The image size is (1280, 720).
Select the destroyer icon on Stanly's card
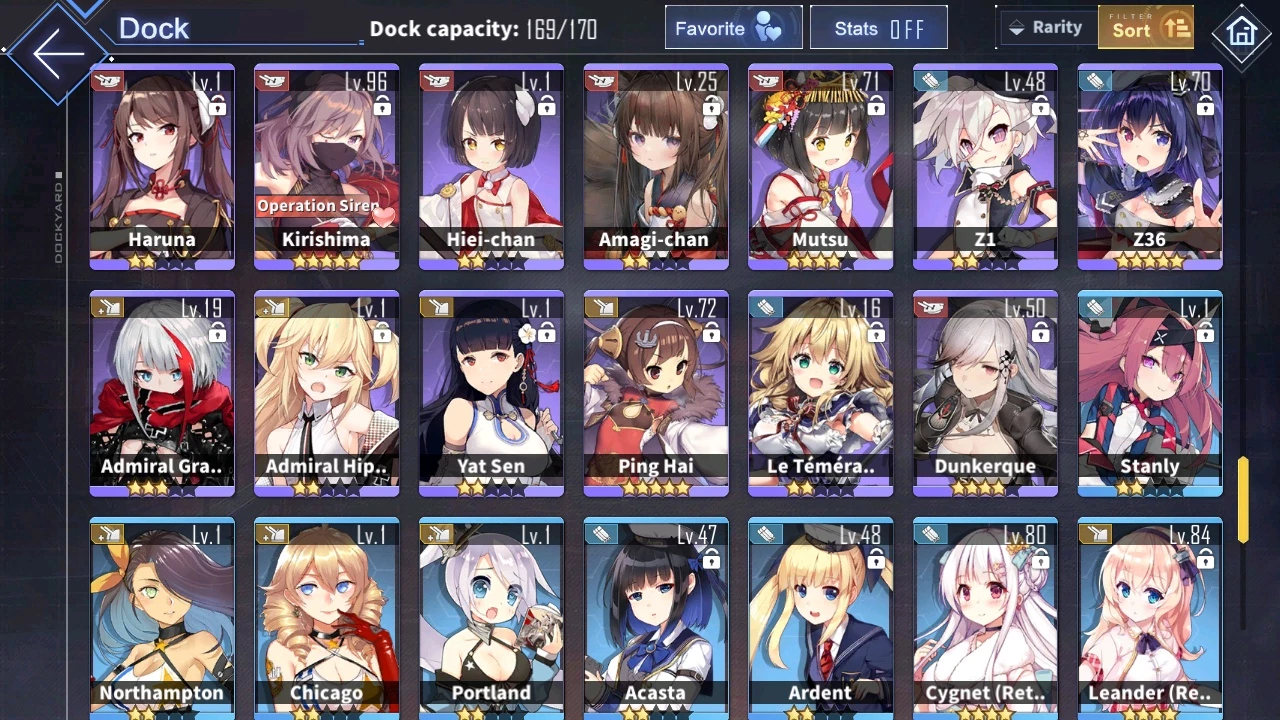(1096, 307)
